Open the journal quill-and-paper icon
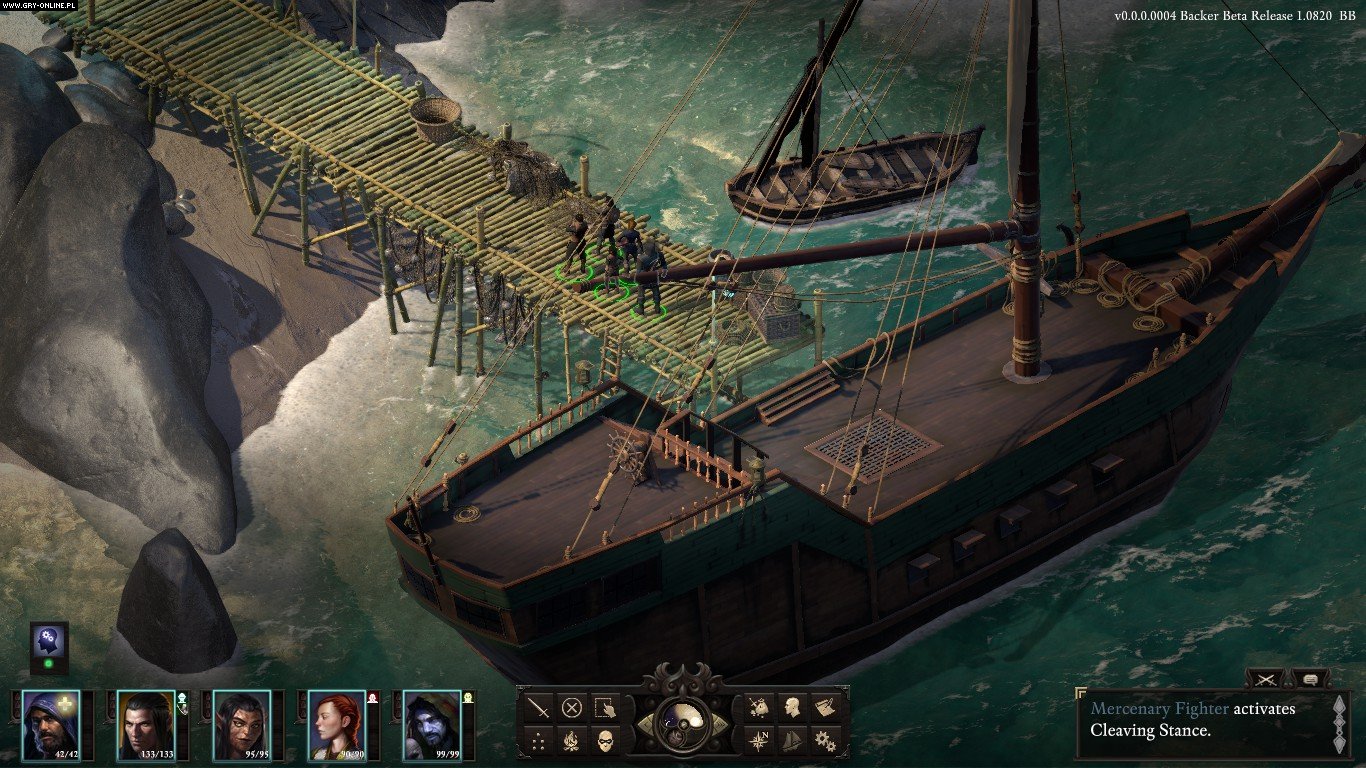 (824, 708)
